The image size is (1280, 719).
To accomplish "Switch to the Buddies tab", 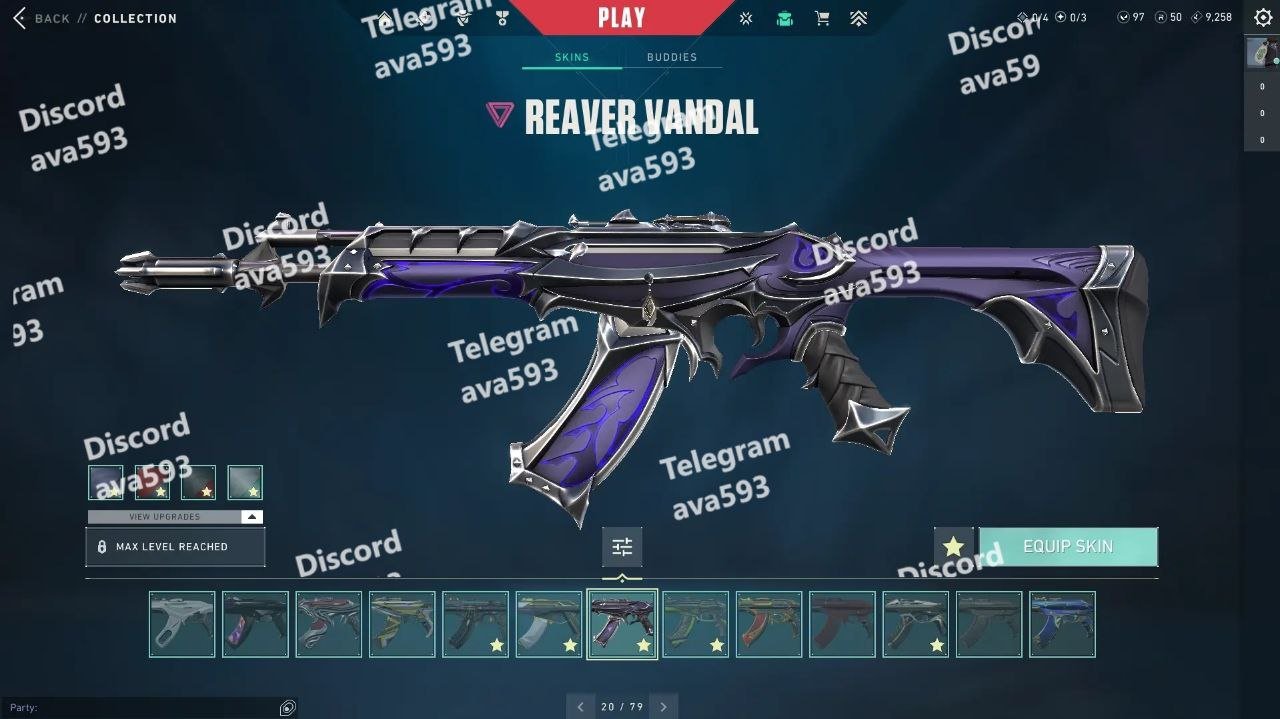I will tap(672, 57).
